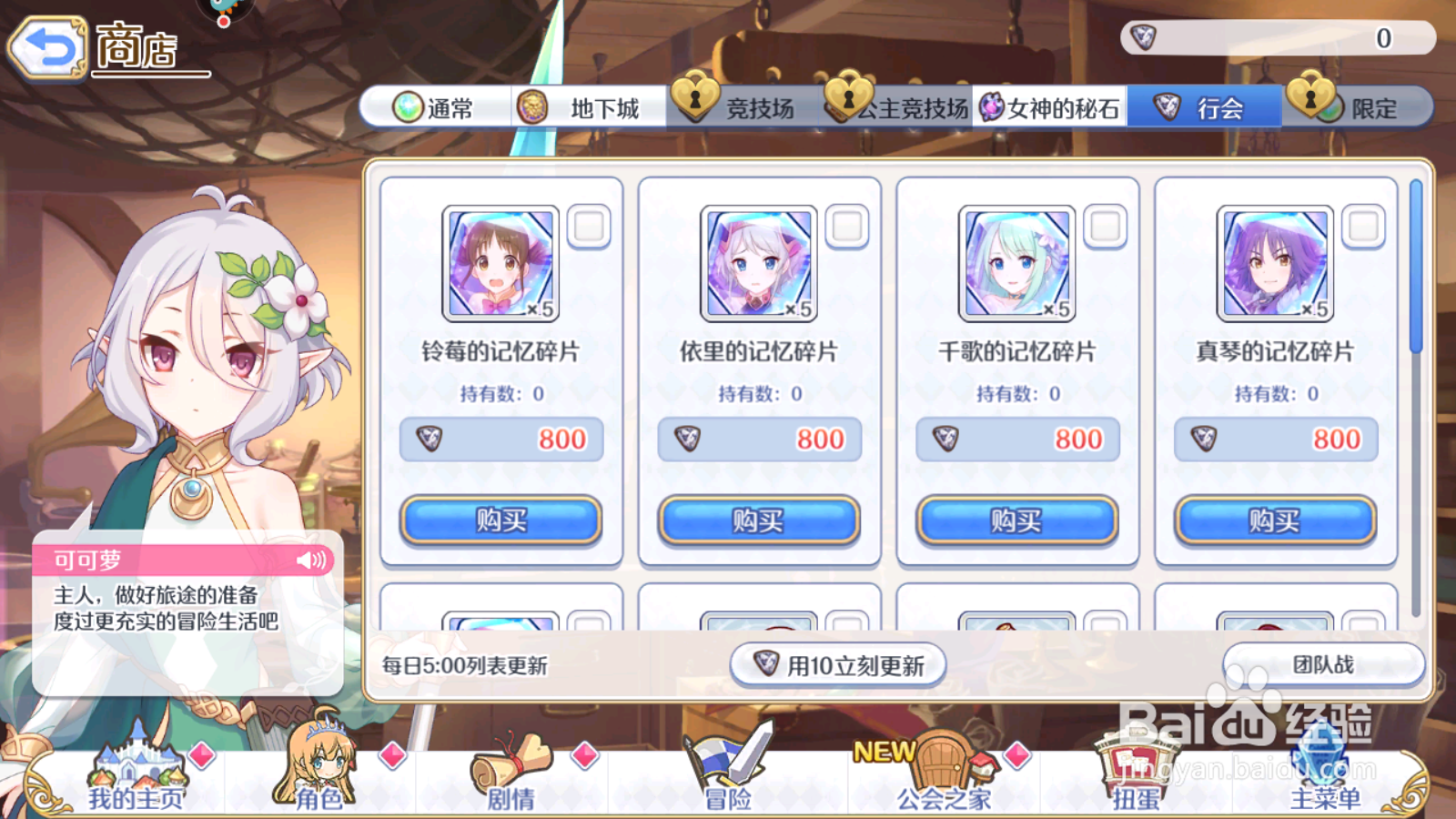Check the selection box on 依里的记忆碎片 card
Image resolution: width=1456 pixels, height=819 pixels.
[x=847, y=227]
